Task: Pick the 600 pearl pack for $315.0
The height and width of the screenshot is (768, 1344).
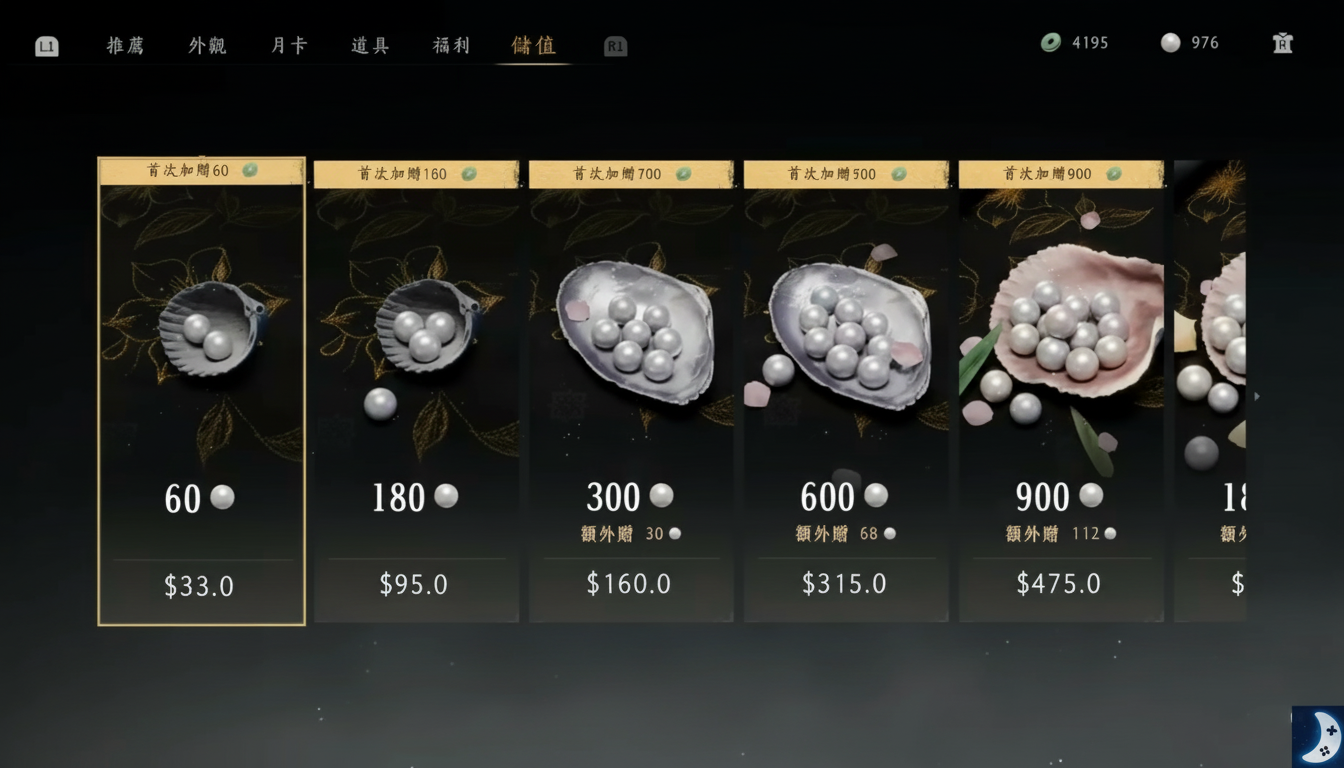Action: (x=846, y=391)
